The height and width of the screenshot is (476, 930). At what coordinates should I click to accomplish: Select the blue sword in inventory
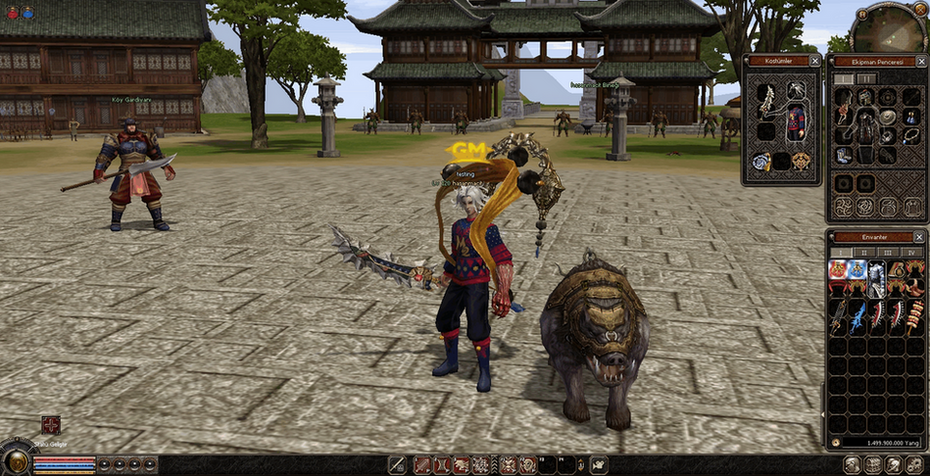[858, 317]
